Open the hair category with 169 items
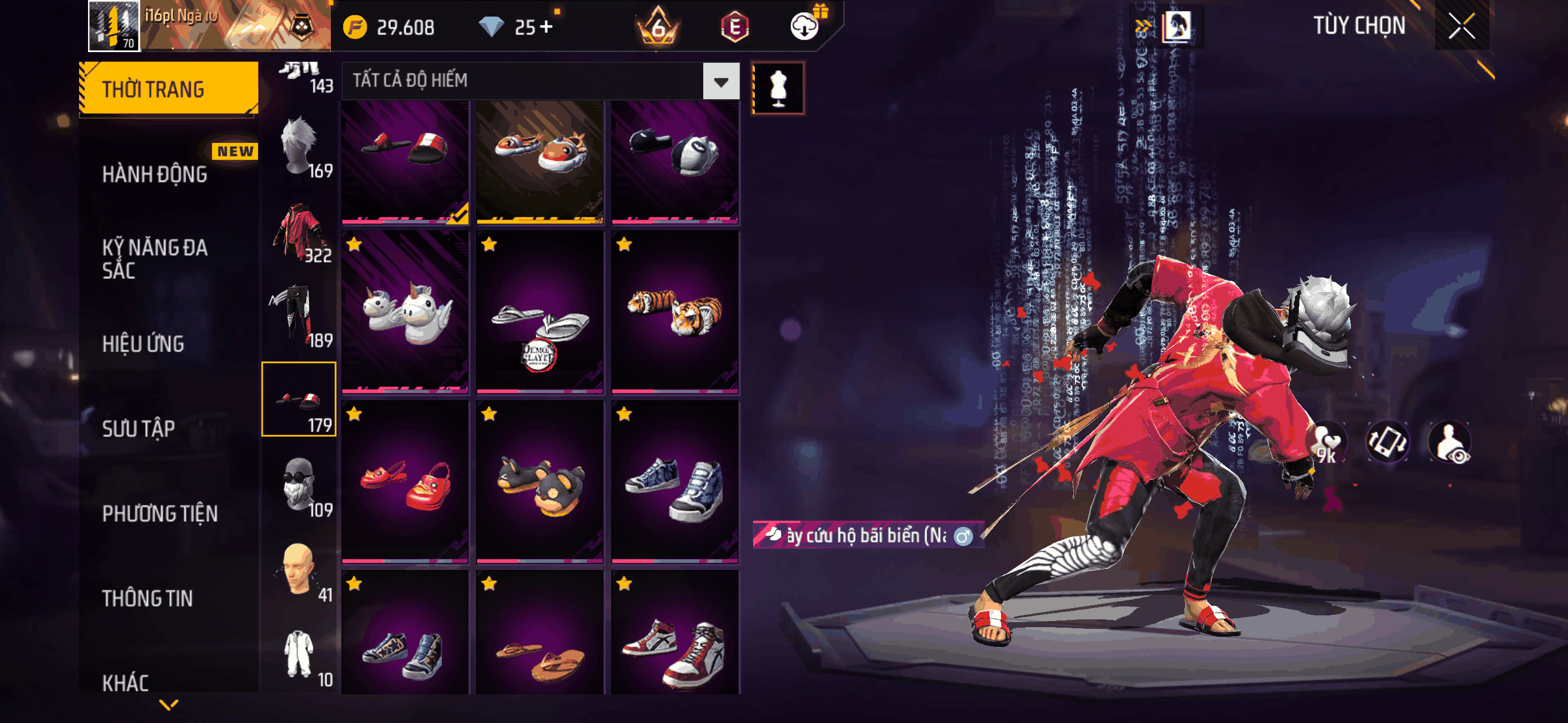The height and width of the screenshot is (723, 1568). tap(299, 147)
